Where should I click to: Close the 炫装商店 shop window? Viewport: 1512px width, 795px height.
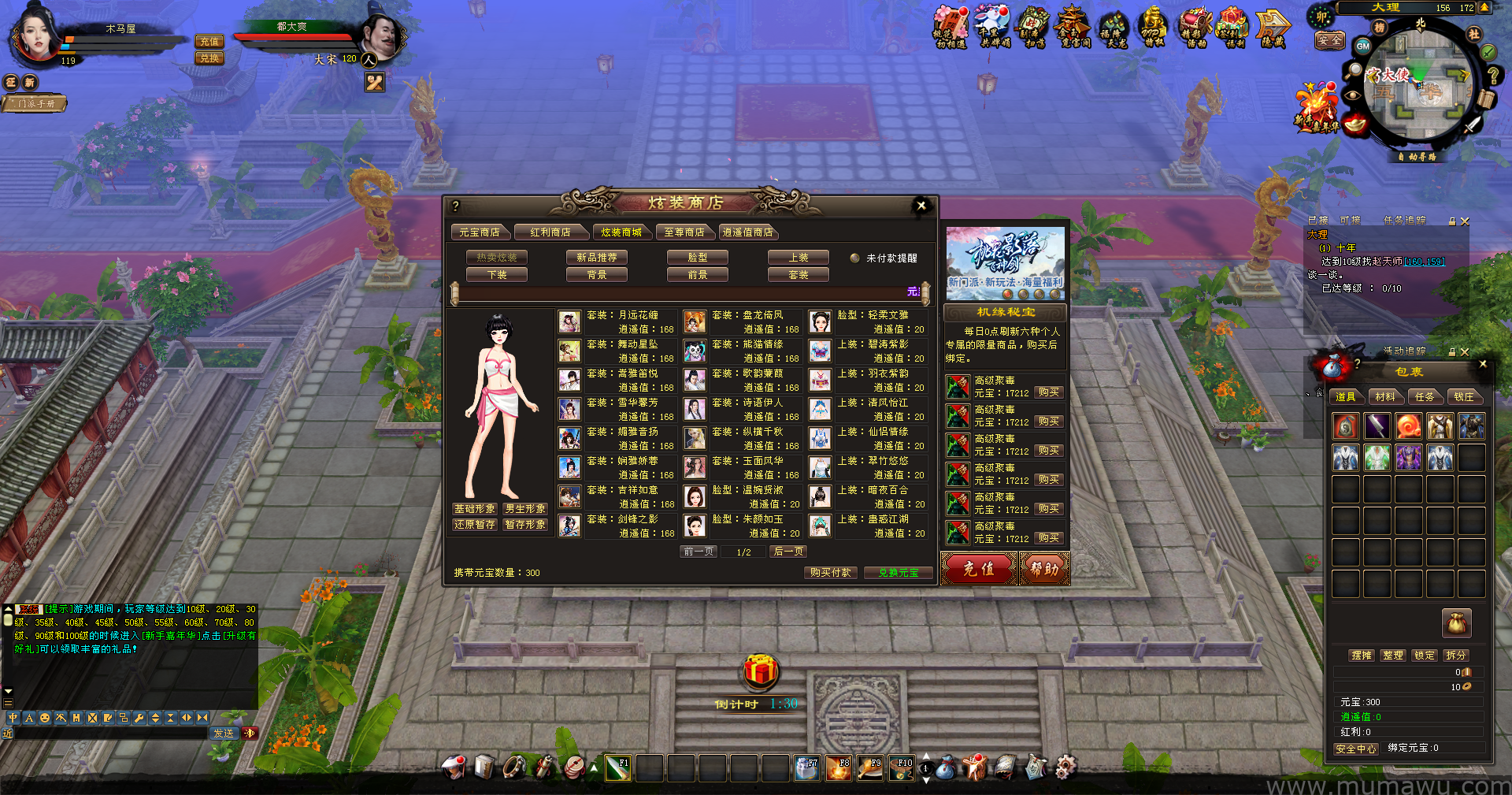pyautogui.click(x=921, y=206)
